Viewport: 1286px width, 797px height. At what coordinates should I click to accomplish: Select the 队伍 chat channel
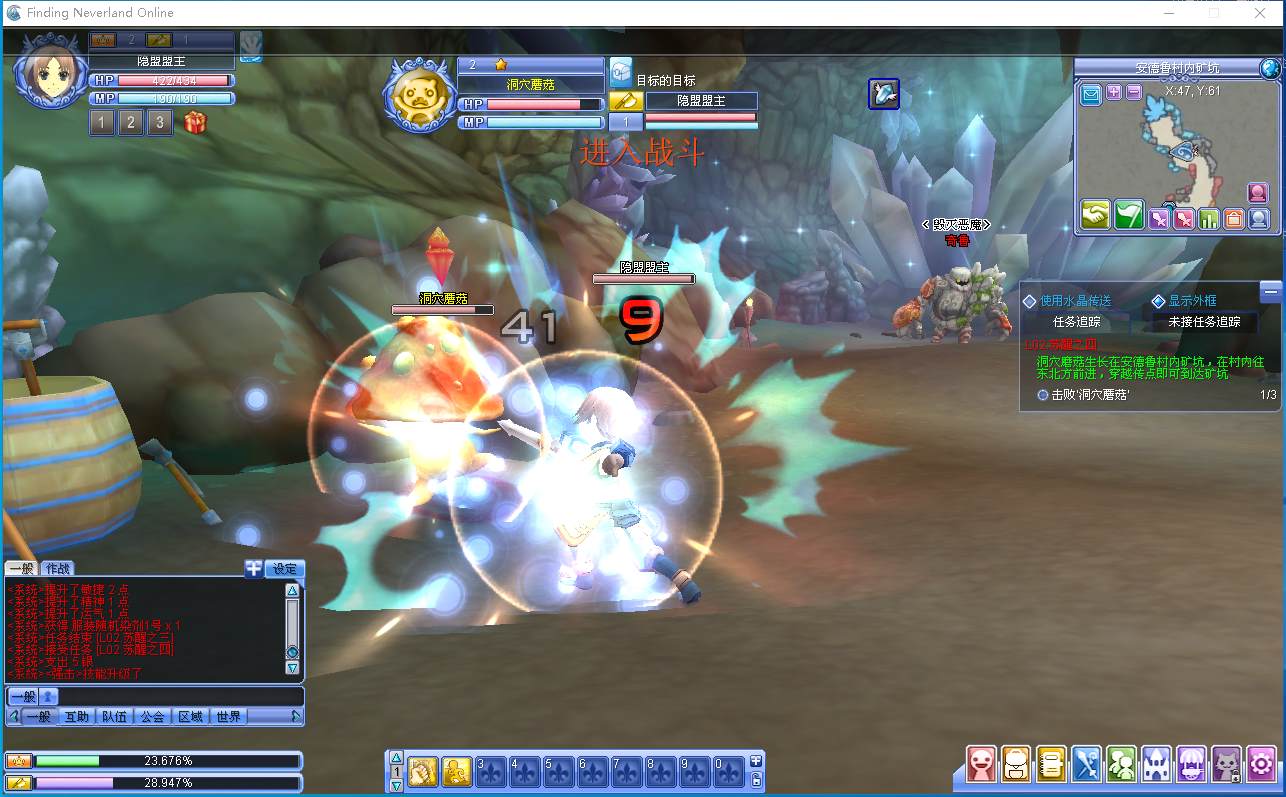pos(114,716)
